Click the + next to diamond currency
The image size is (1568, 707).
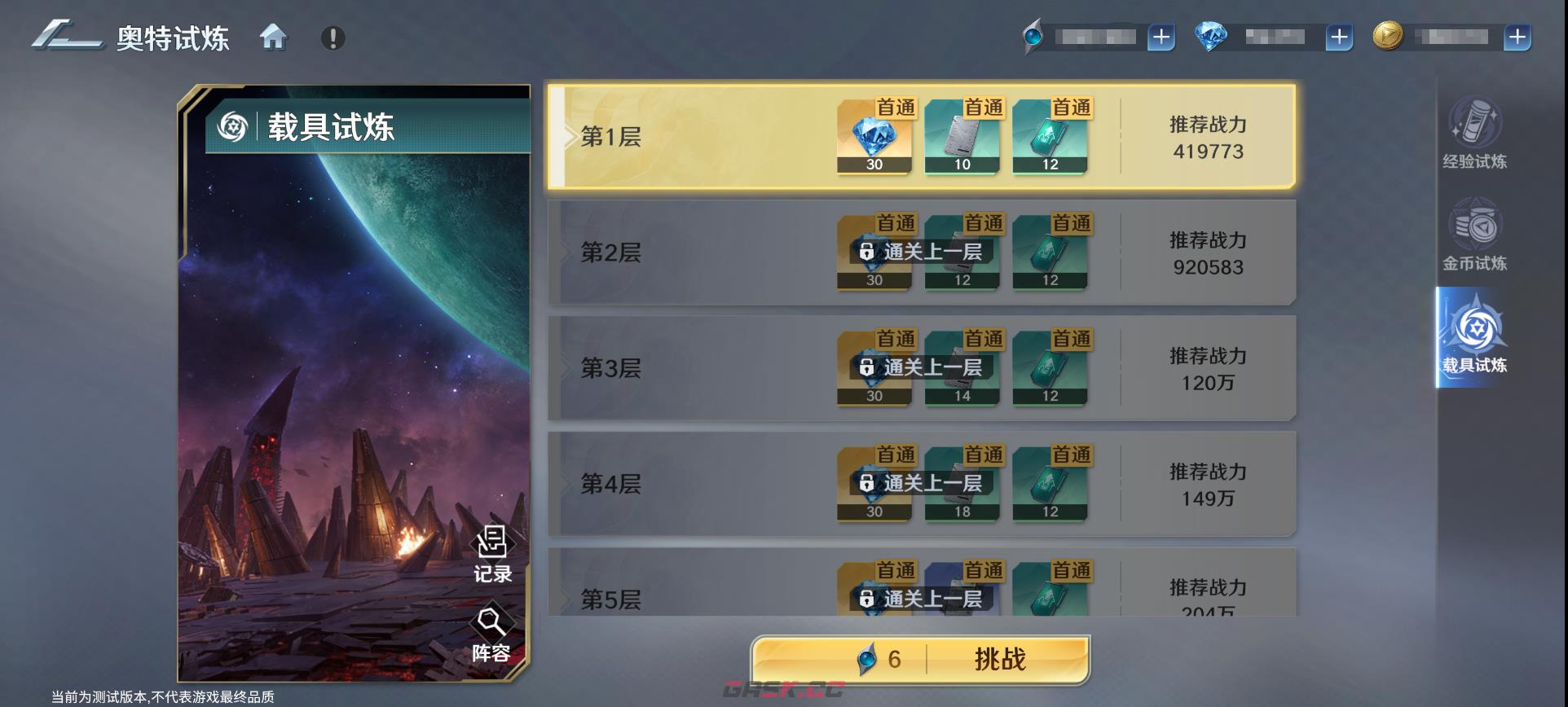(x=1337, y=36)
